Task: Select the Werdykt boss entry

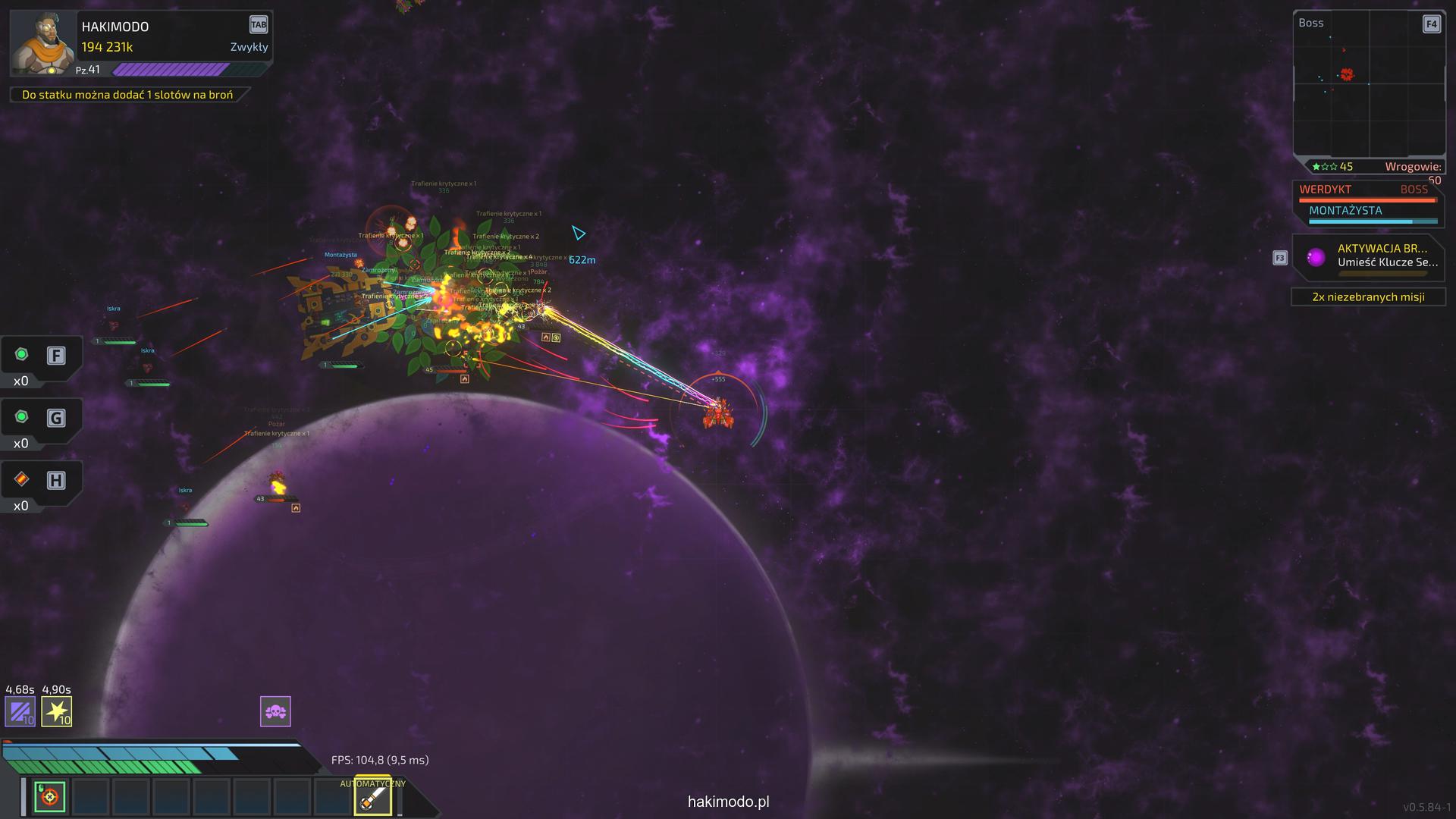Action: click(1367, 191)
